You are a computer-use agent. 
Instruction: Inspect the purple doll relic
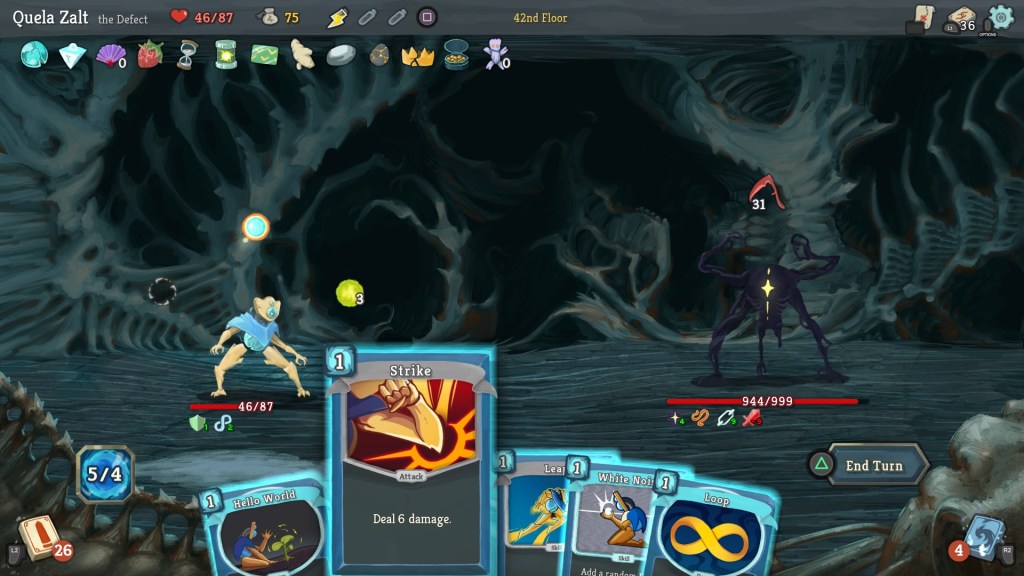point(494,54)
